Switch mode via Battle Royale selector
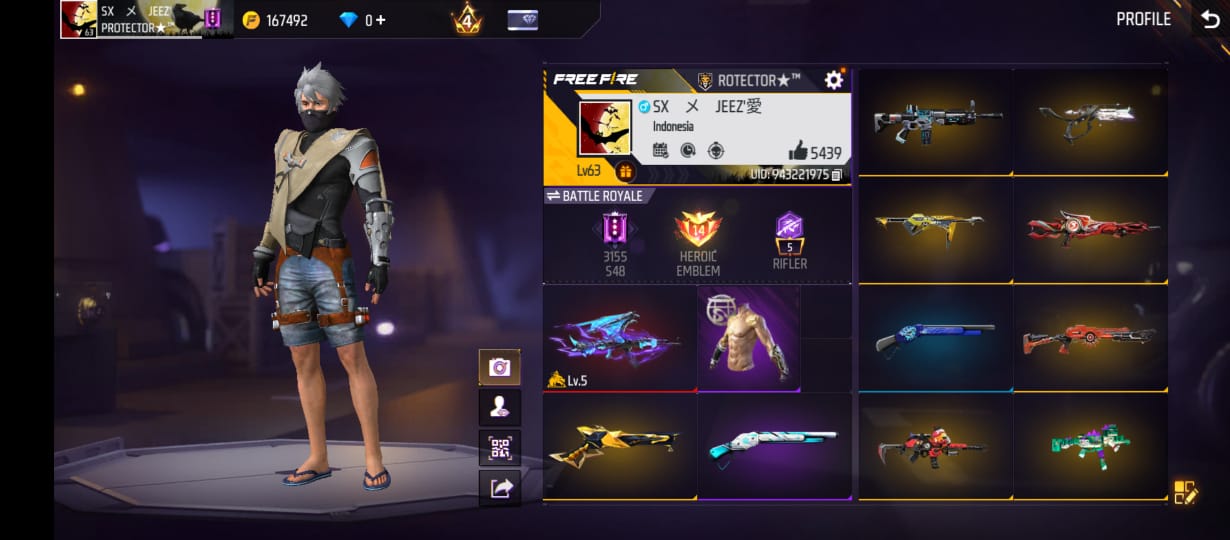The width and height of the screenshot is (1230, 540). pos(594,196)
